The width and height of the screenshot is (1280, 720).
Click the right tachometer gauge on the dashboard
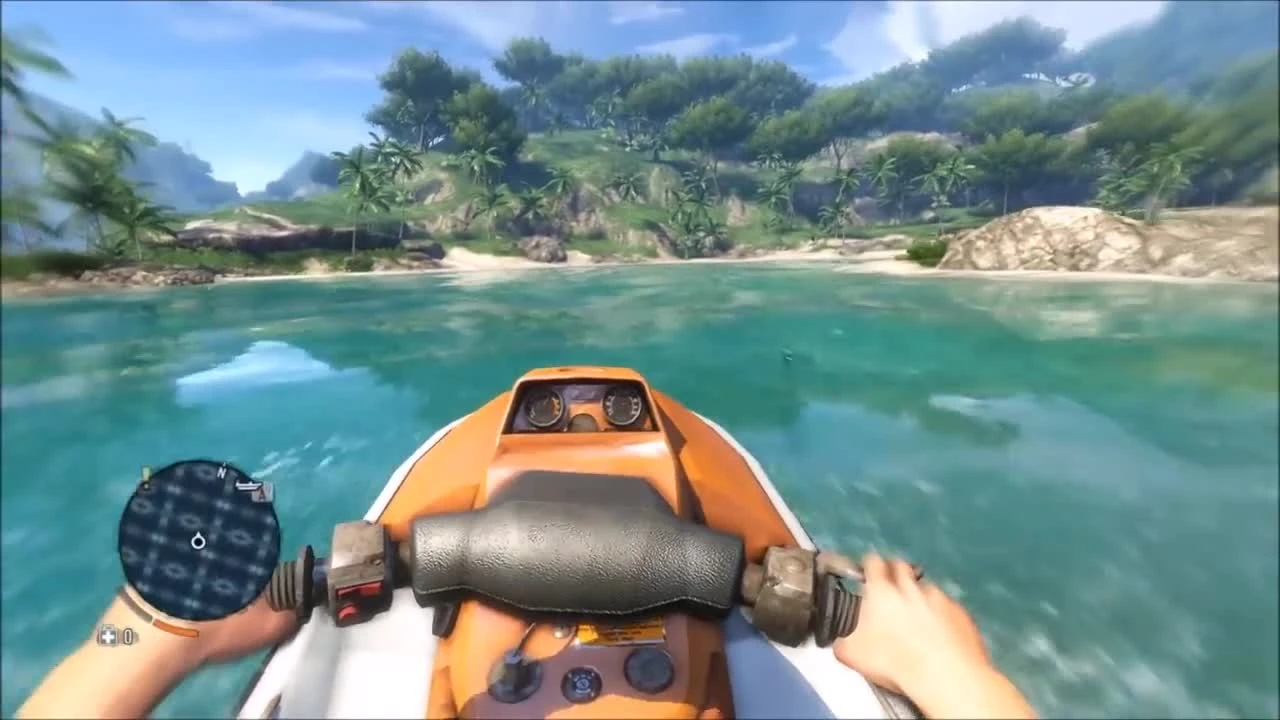pos(623,408)
